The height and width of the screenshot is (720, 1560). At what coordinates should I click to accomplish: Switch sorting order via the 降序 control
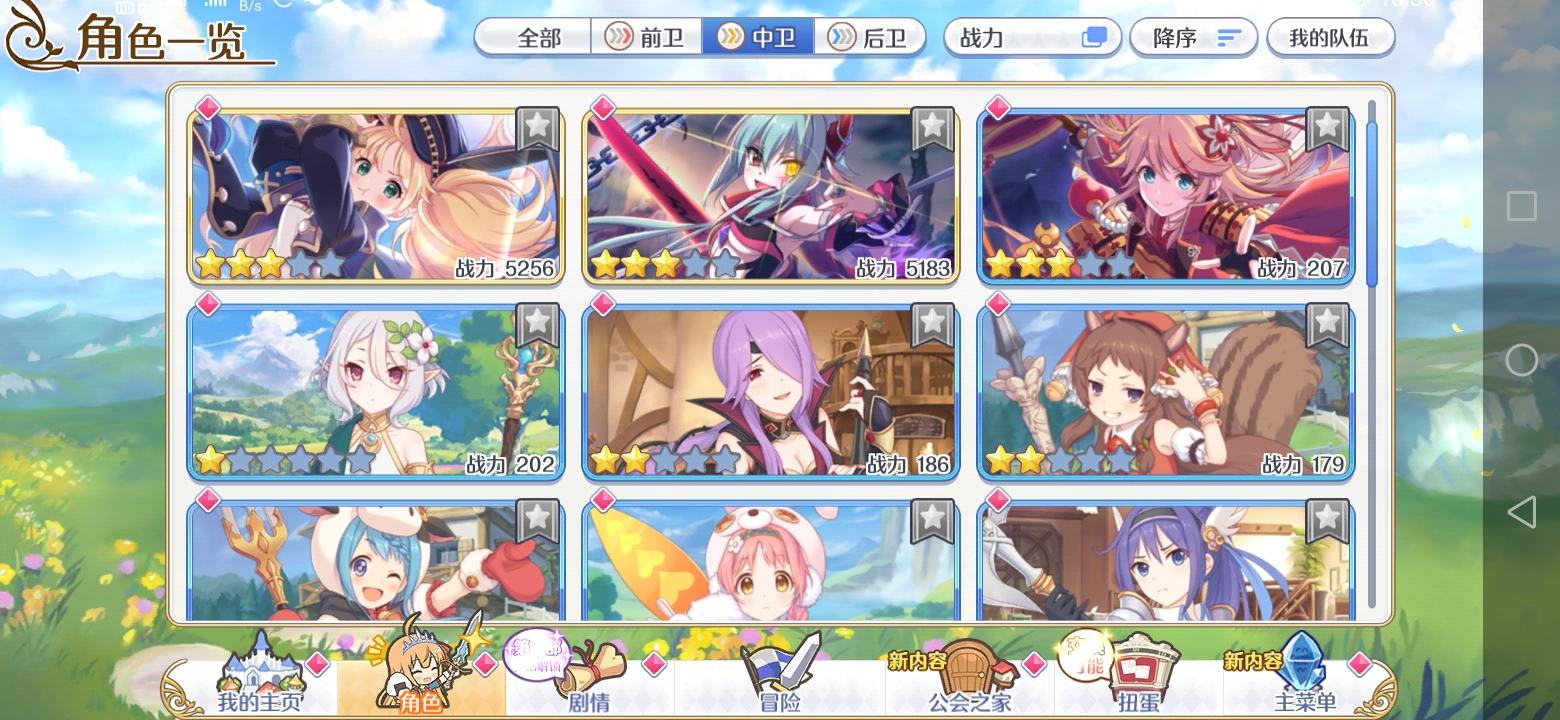point(1194,37)
